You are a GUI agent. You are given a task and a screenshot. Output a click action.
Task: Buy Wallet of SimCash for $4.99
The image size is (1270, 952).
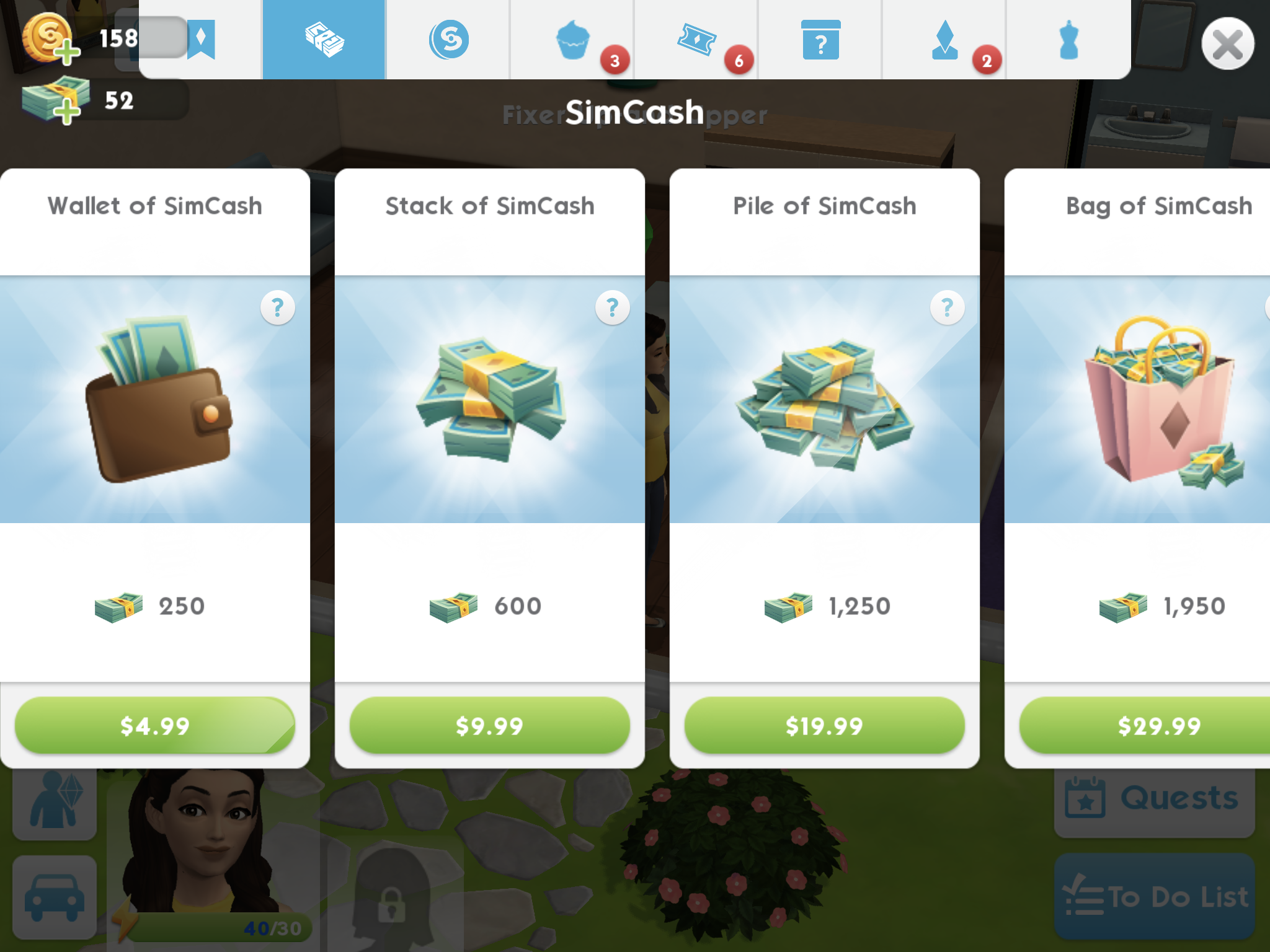pos(155,725)
